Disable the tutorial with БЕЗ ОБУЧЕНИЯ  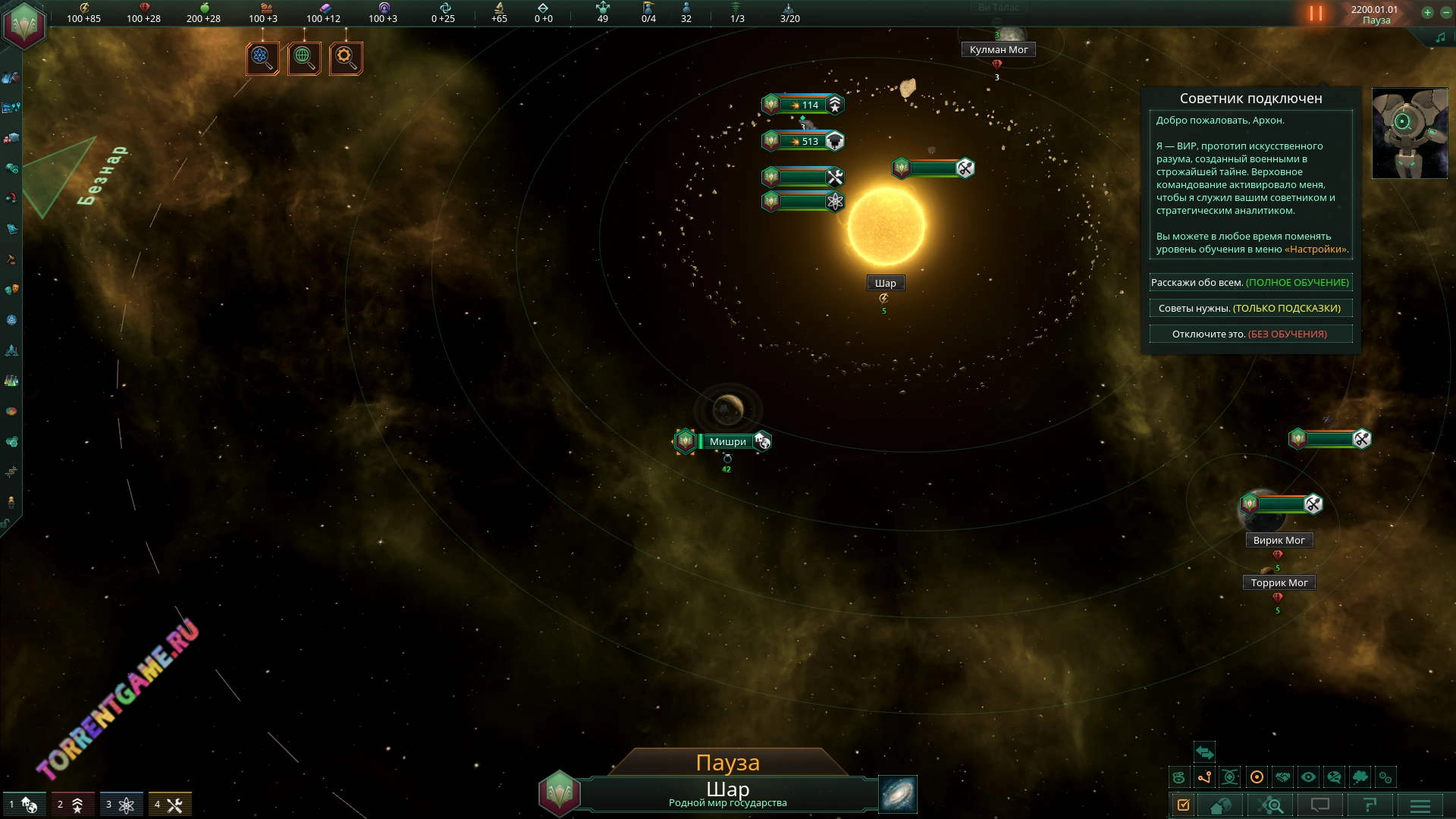pos(1250,334)
